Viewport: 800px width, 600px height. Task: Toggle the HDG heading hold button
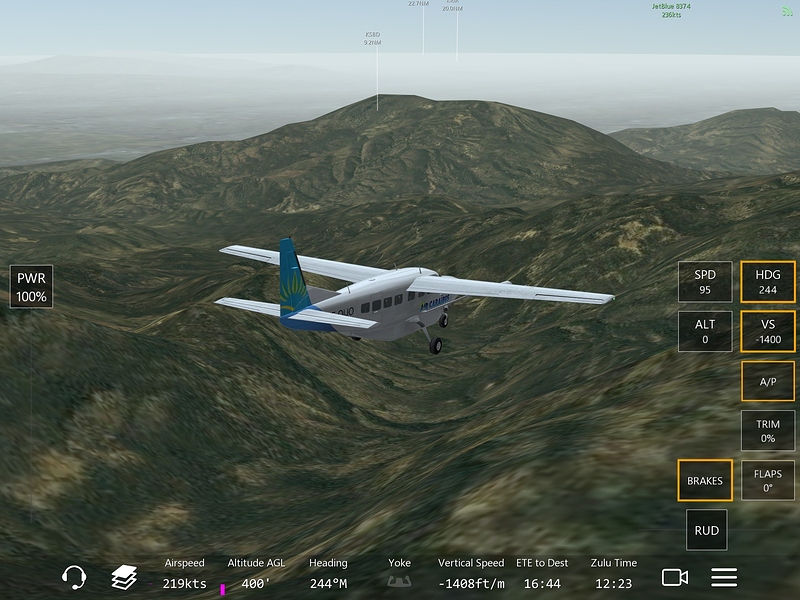768,282
